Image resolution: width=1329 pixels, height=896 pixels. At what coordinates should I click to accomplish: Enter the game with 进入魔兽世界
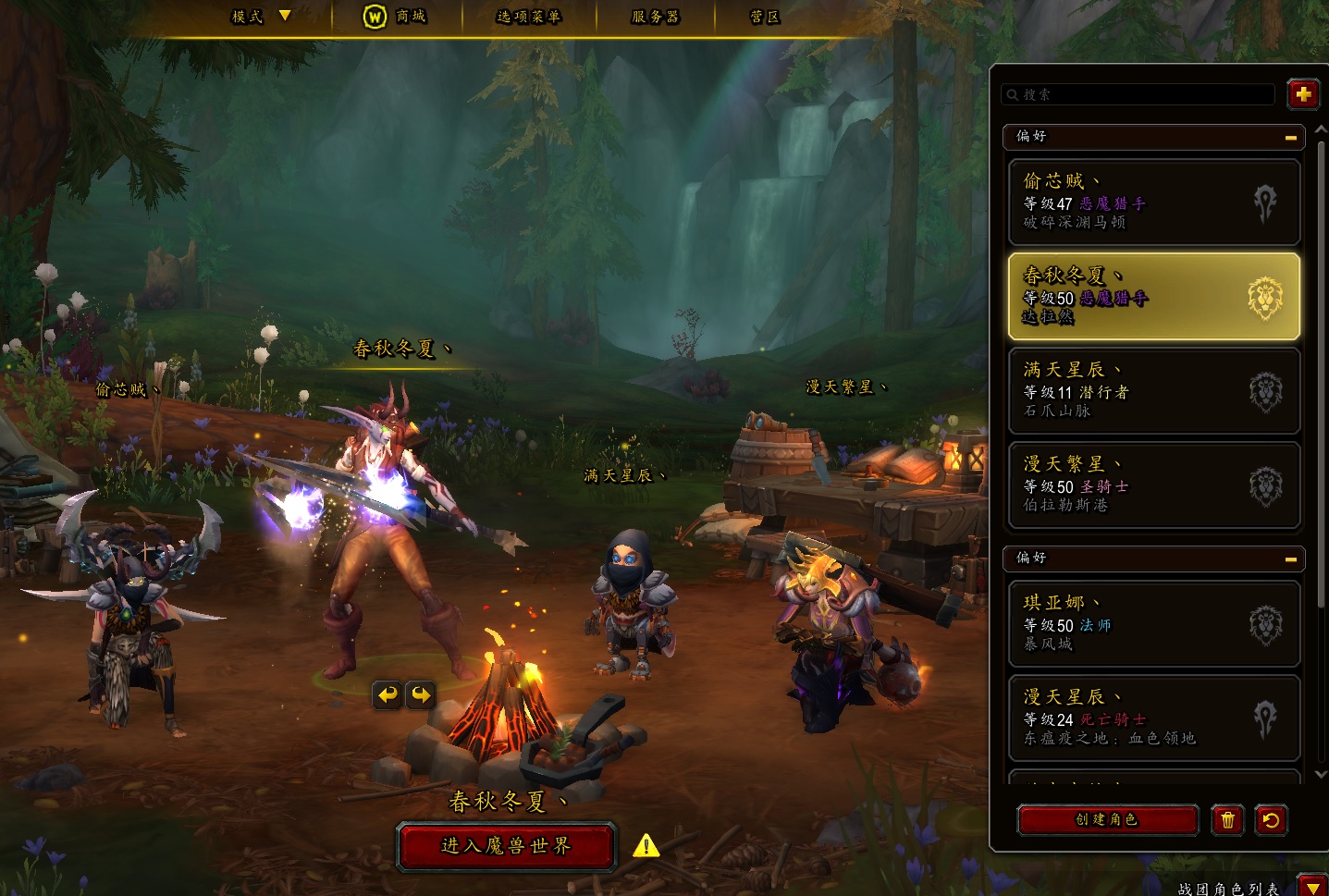506,846
